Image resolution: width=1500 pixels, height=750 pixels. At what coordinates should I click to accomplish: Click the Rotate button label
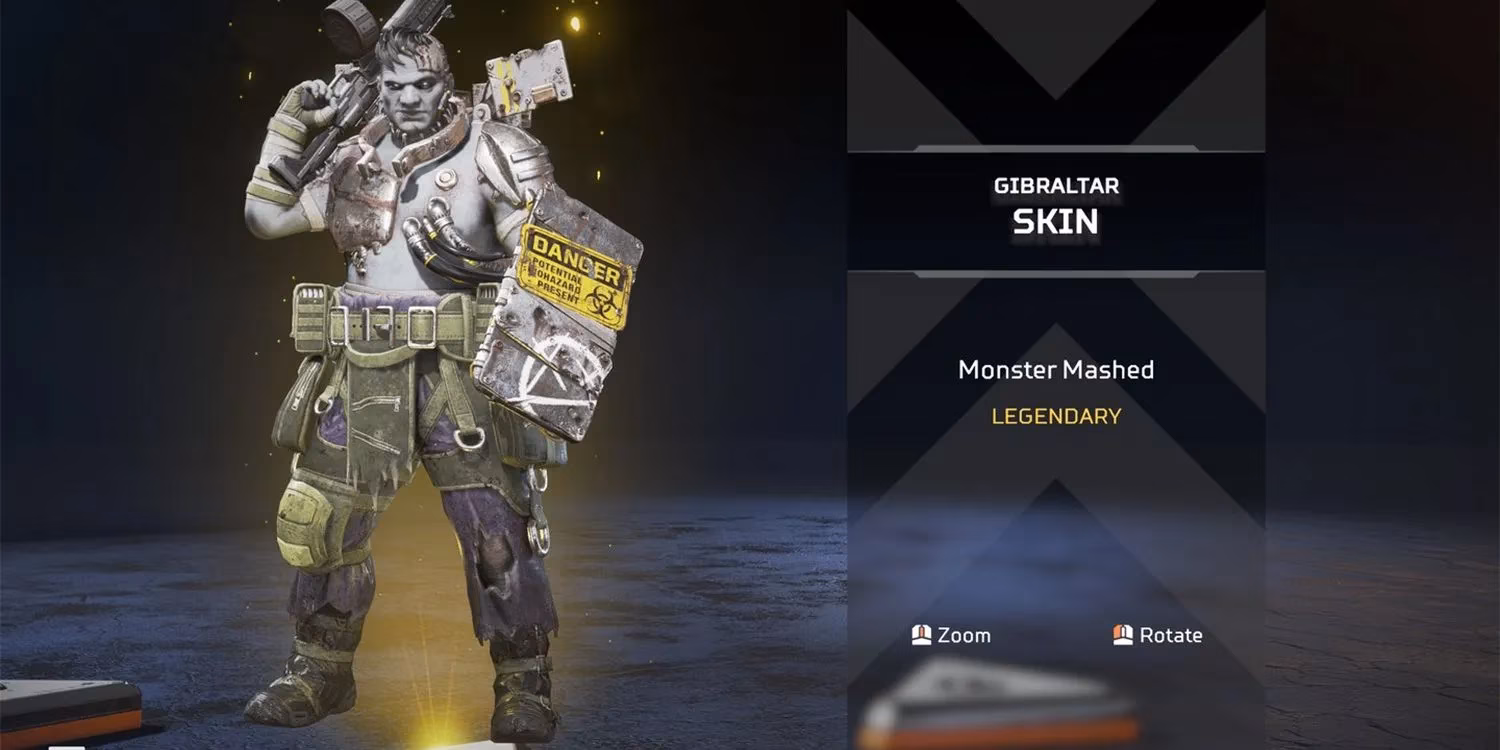[x=1172, y=635]
